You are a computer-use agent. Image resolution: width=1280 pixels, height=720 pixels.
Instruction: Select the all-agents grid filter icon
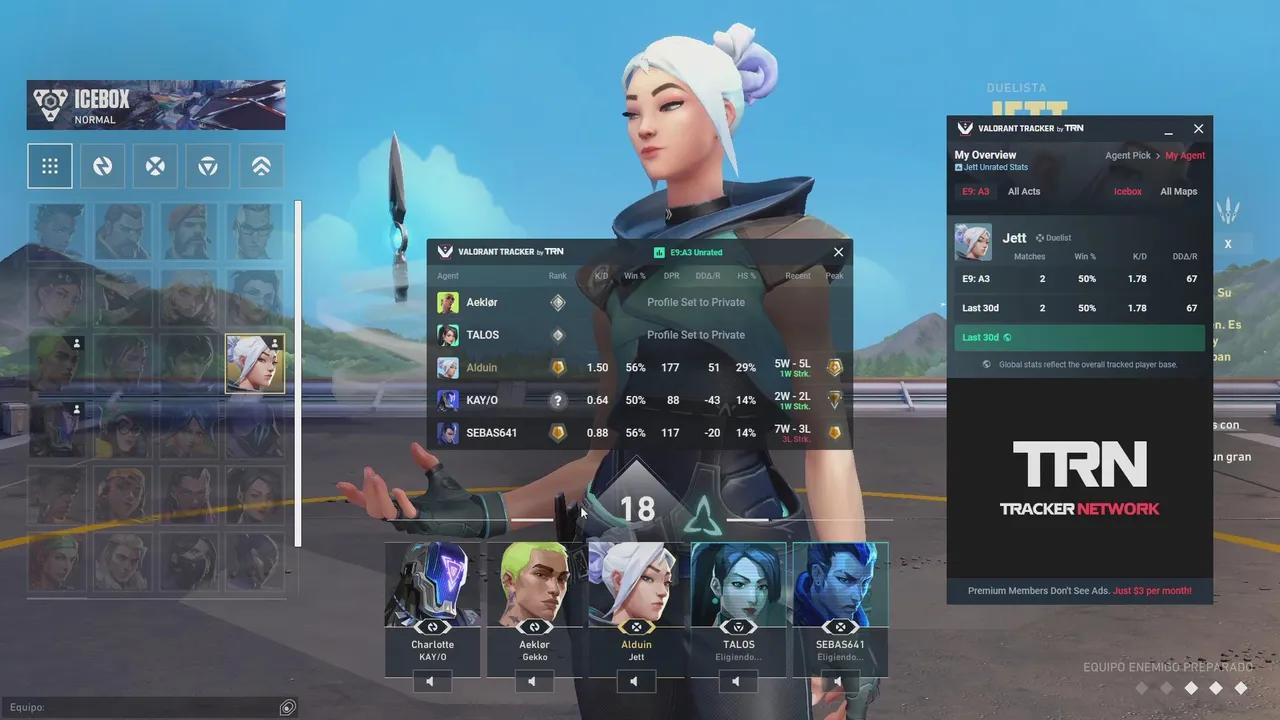point(50,165)
